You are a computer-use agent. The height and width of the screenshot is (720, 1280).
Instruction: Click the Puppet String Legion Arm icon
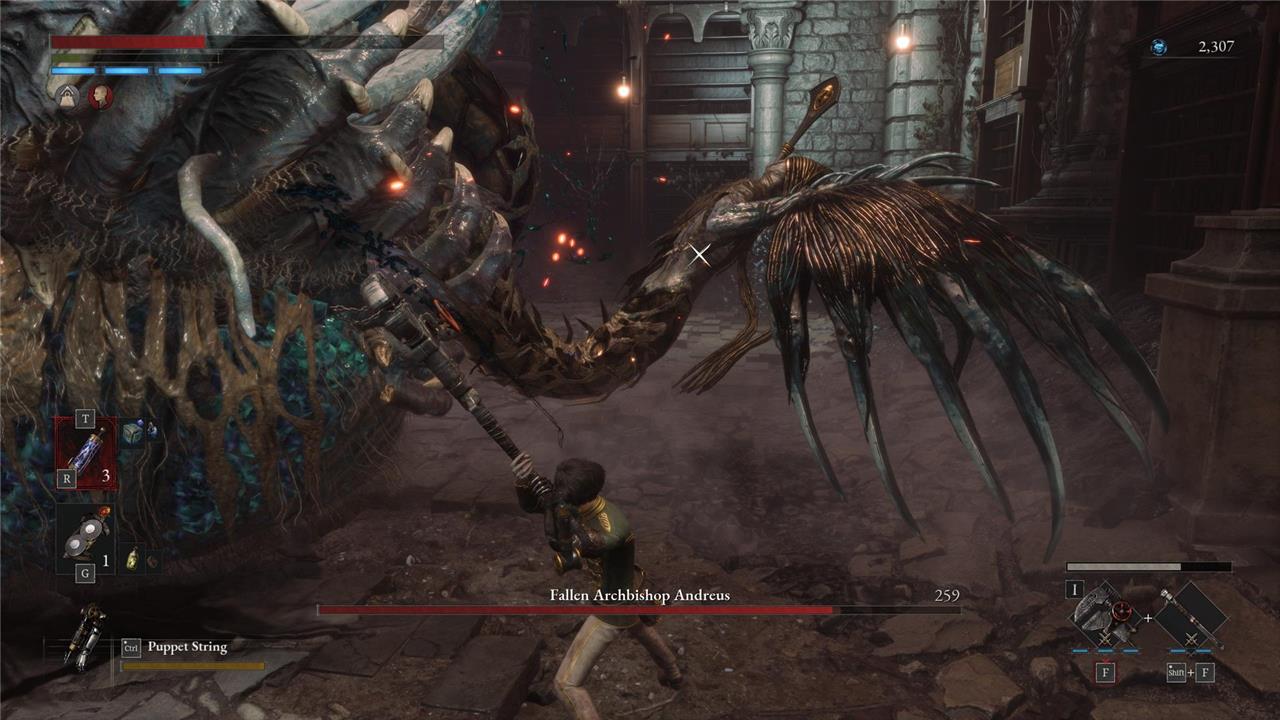(x=85, y=637)
